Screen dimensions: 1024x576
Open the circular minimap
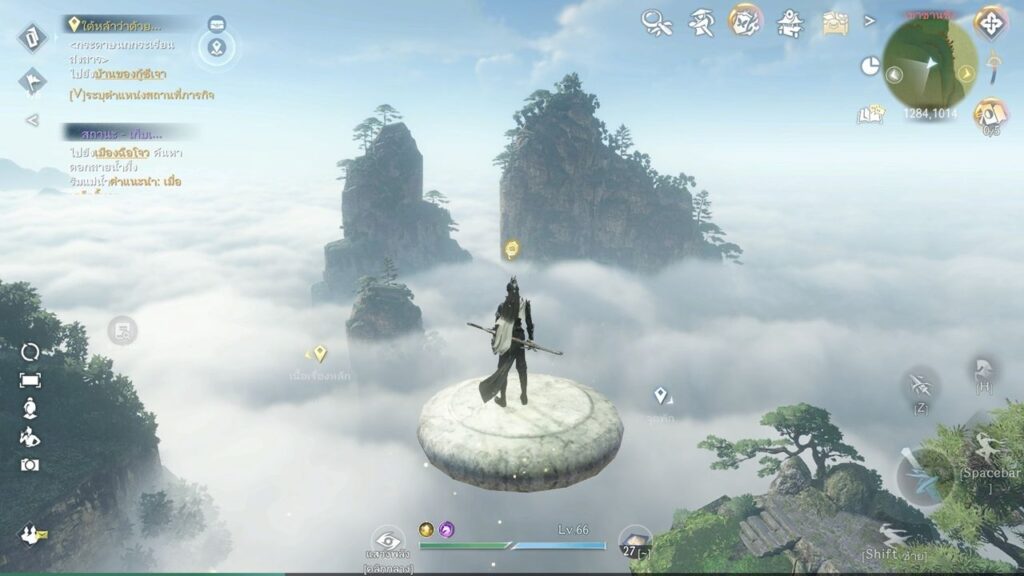[930, 64]
